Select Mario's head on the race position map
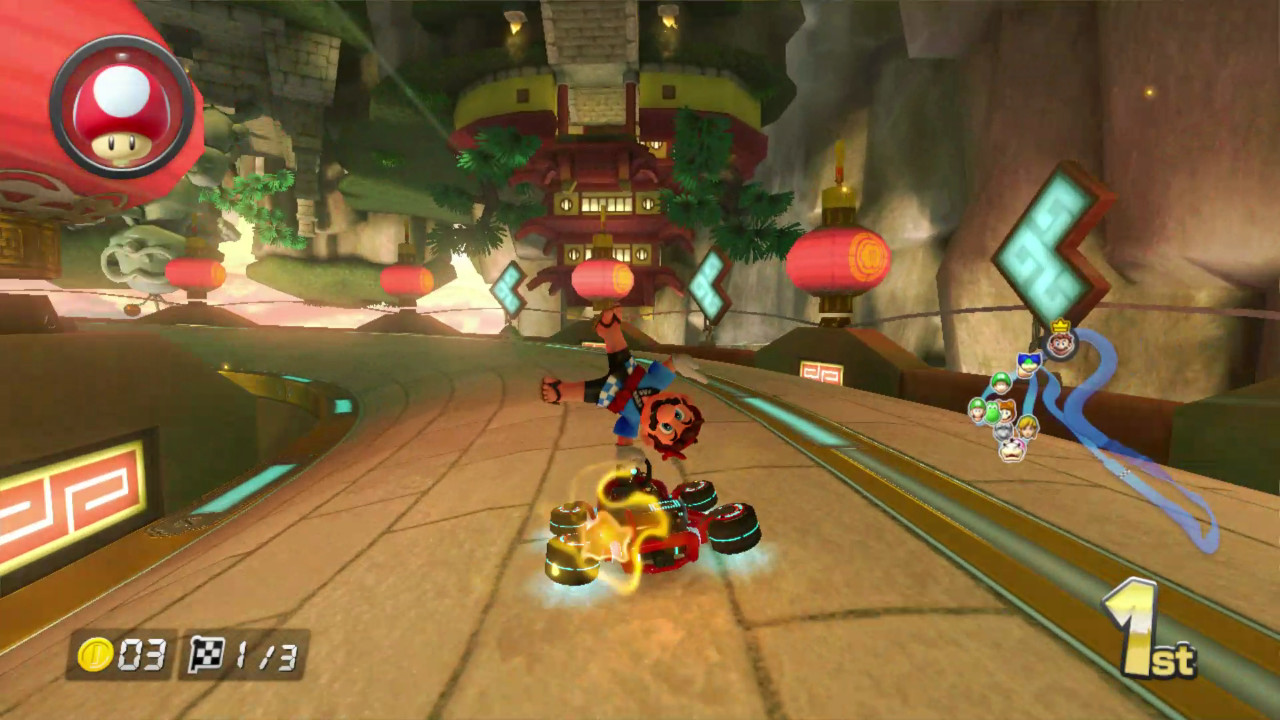This screenshot has height=720, width=1280. click(x=1060, y=344)
